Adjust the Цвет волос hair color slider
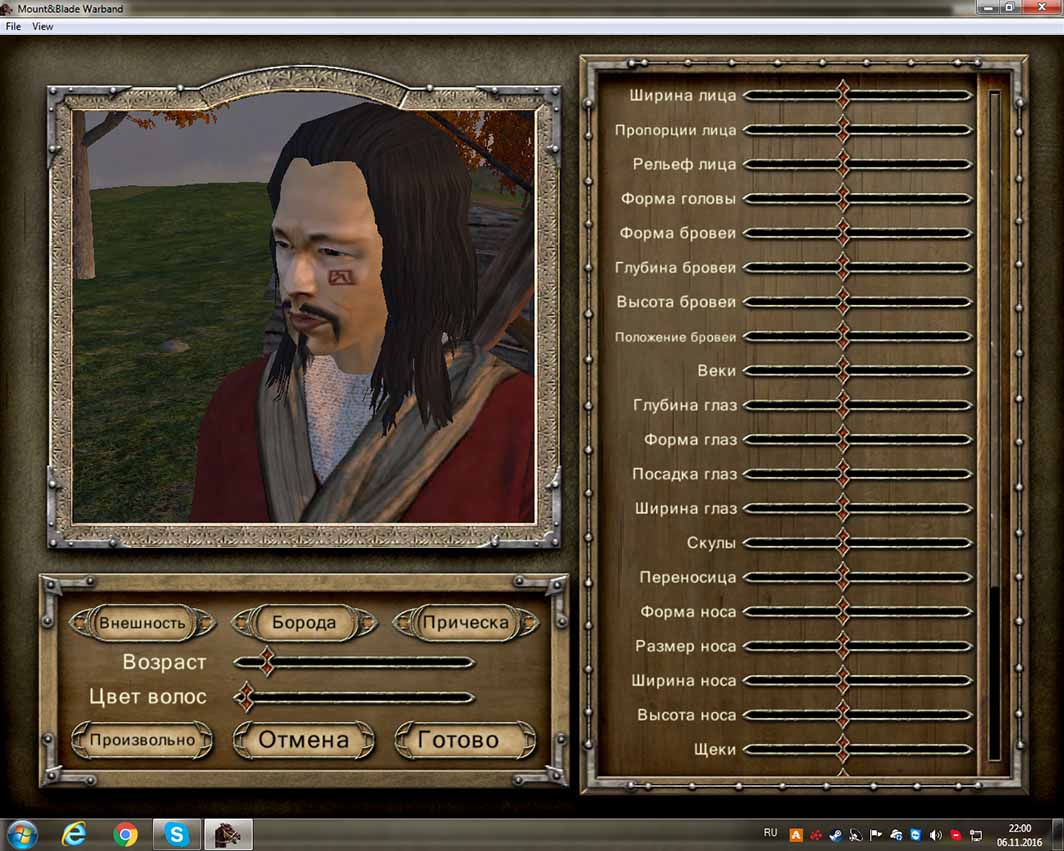The height and width of the screenshot is (851, 1064). point(354,697)
